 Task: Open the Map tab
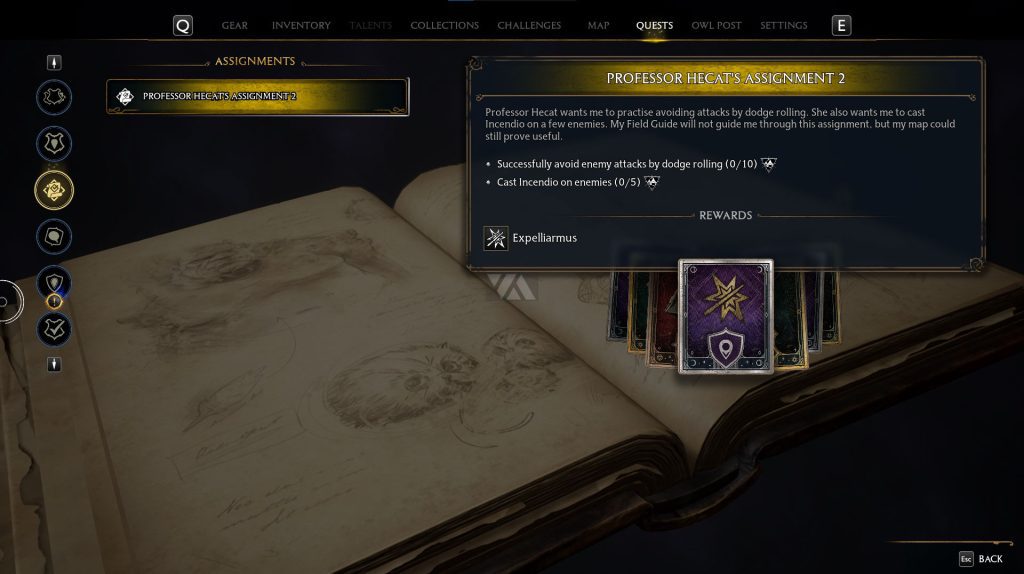pos(598,25)
